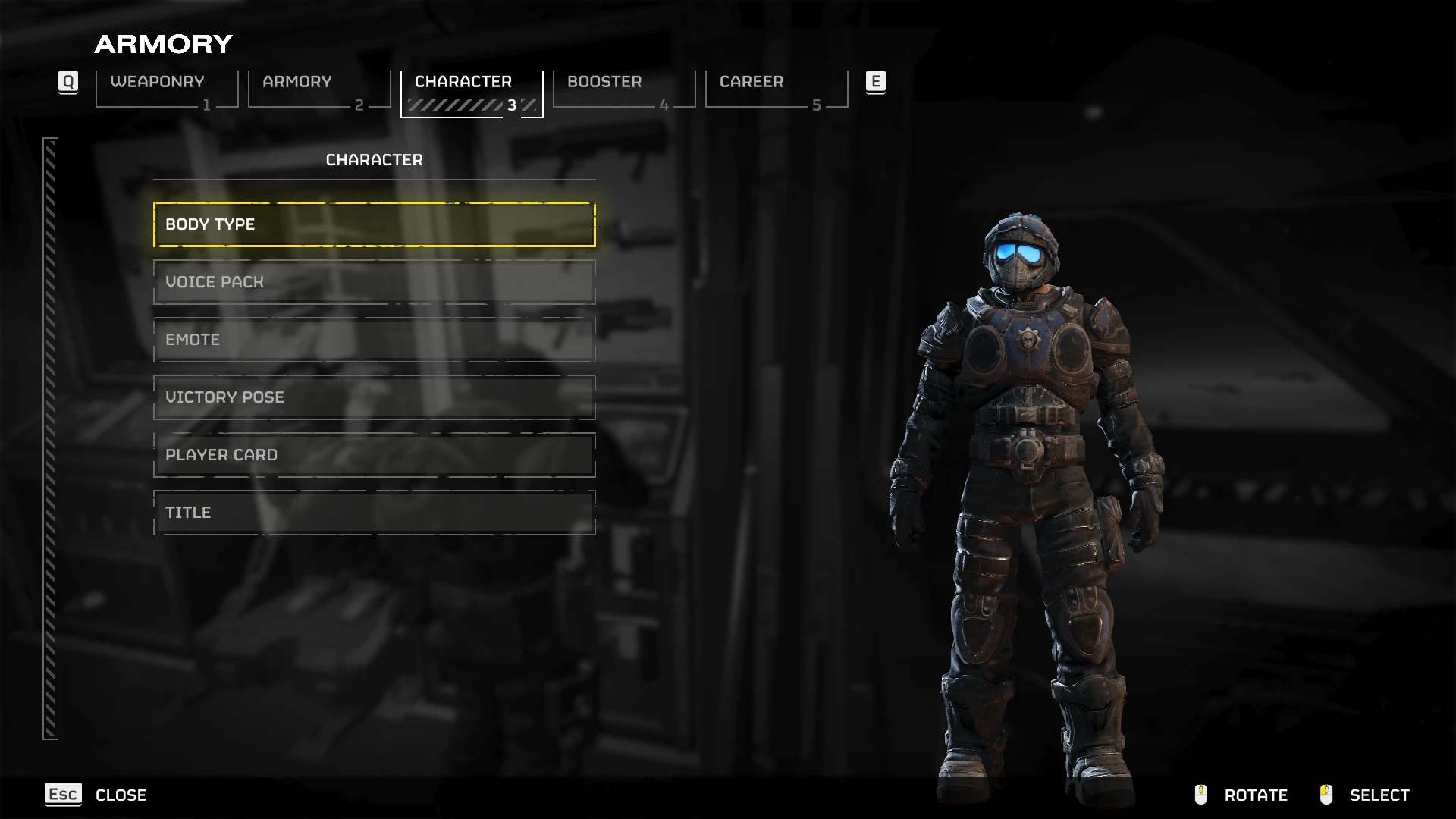Open the Player Card option
This screenshot has width=1456, height=819.
coord(374,455)
